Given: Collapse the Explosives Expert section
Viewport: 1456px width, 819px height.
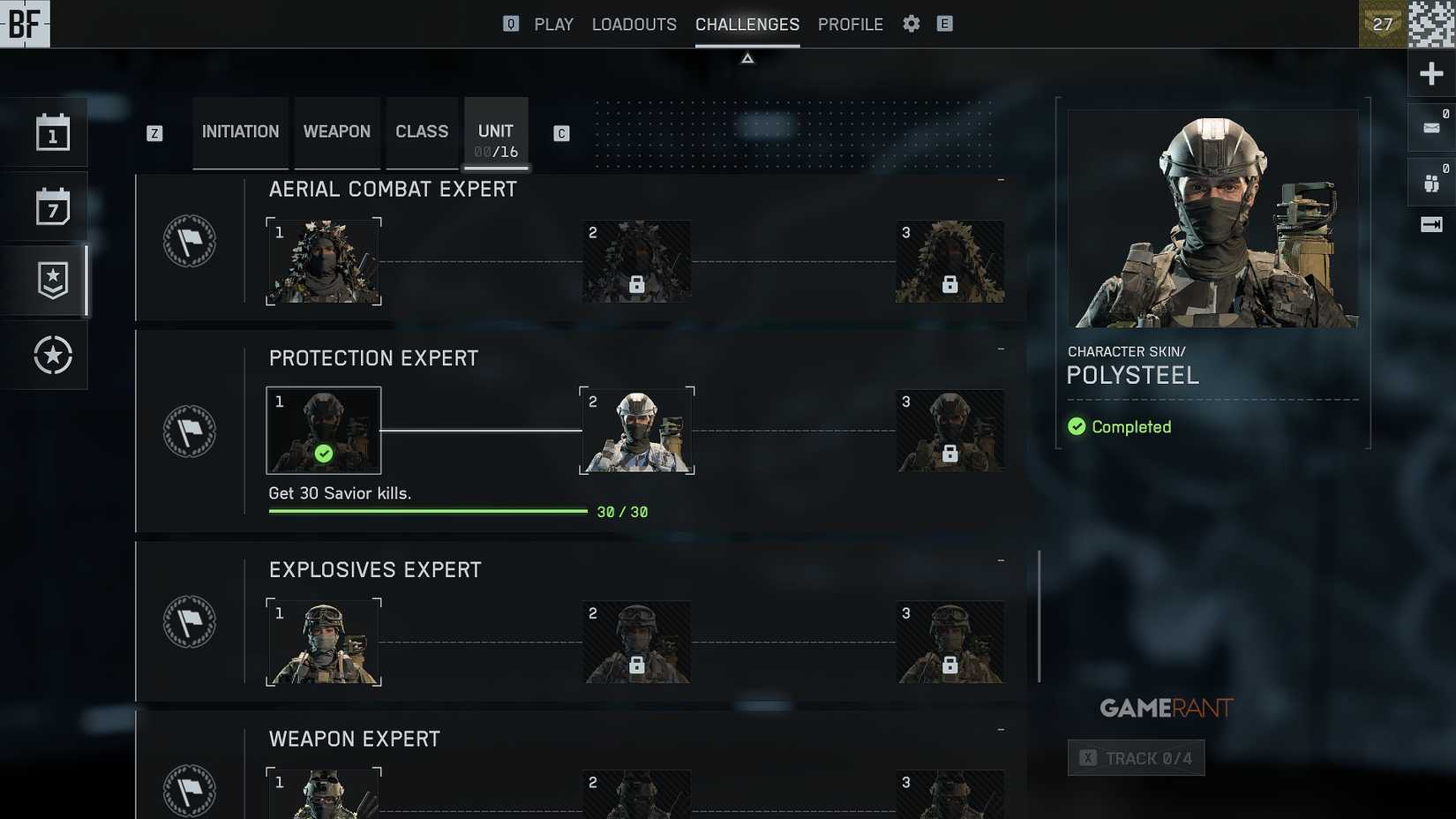Looking at the screenshot, I should coord(1000,559).
